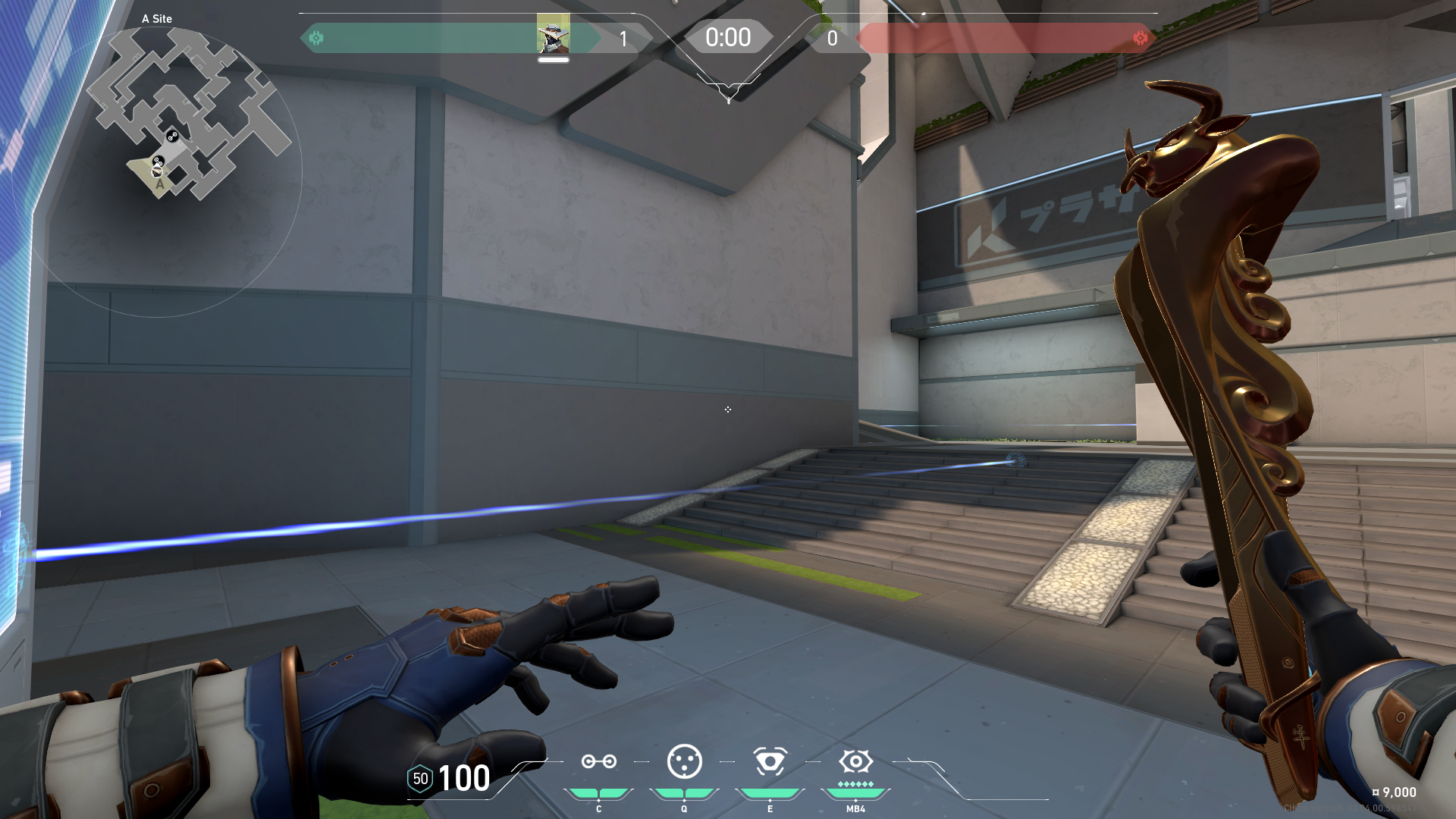The width and height of the screenshot is (1456, 819).
Task: Click the Cypher agent portrait in the top bar
Action: click(553, 34)
